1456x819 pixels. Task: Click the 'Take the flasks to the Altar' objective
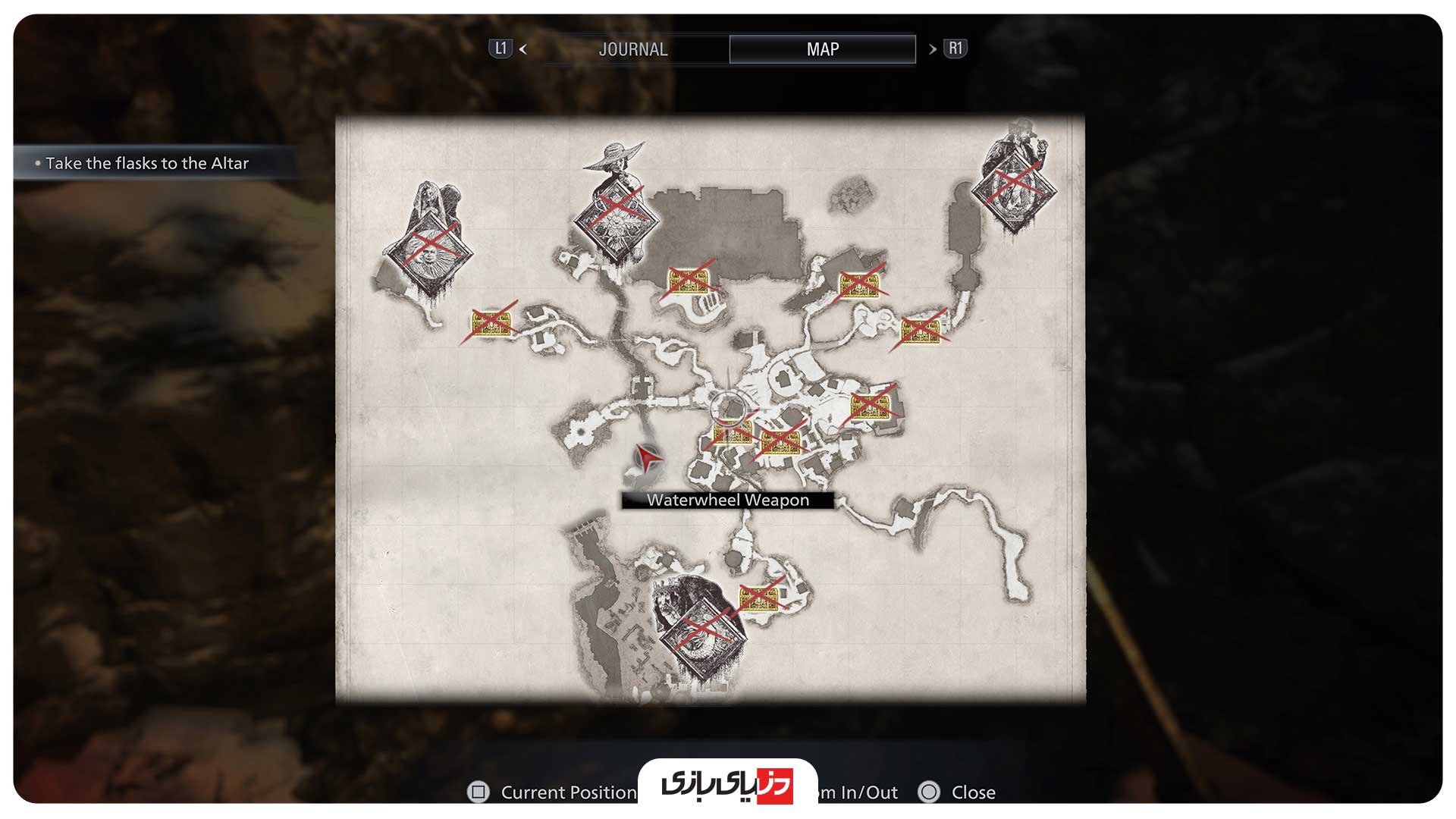point(147,163)
